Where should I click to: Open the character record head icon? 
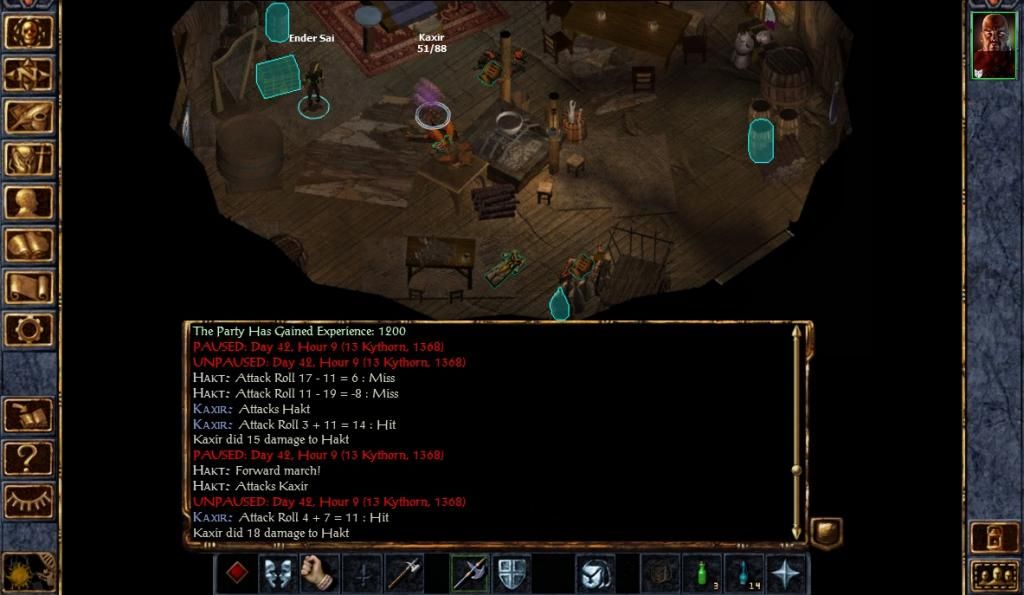click(x=30, y=202)
